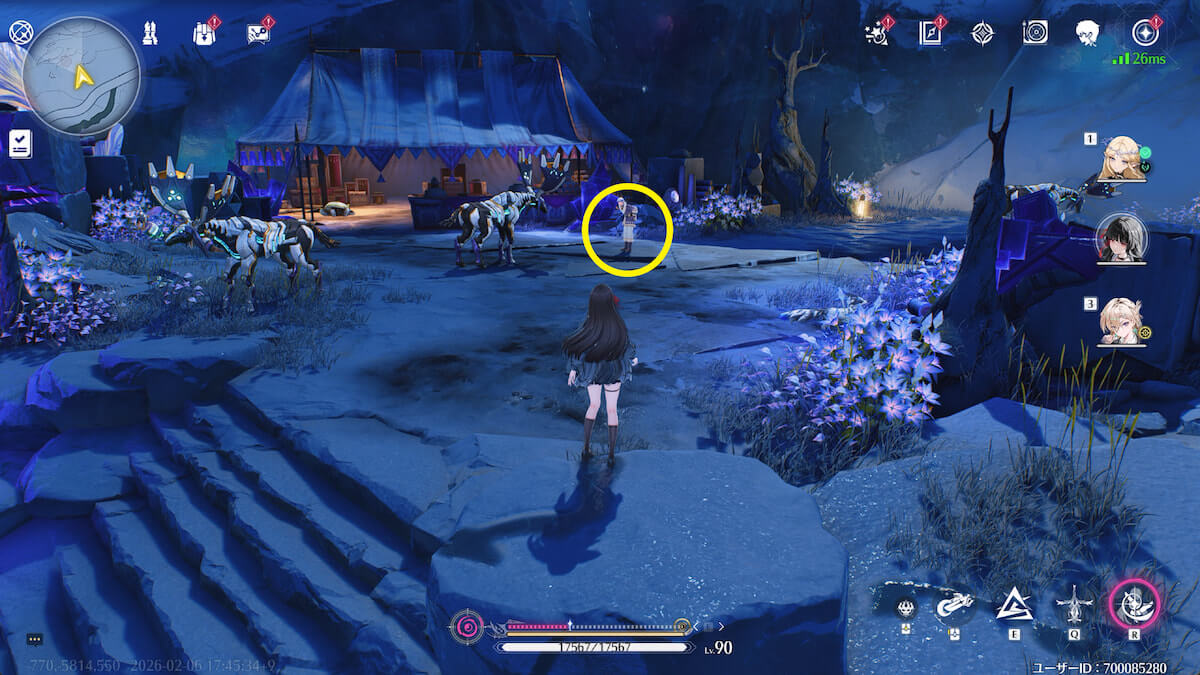Switch to the character in slot 3

pos(1121,322)
